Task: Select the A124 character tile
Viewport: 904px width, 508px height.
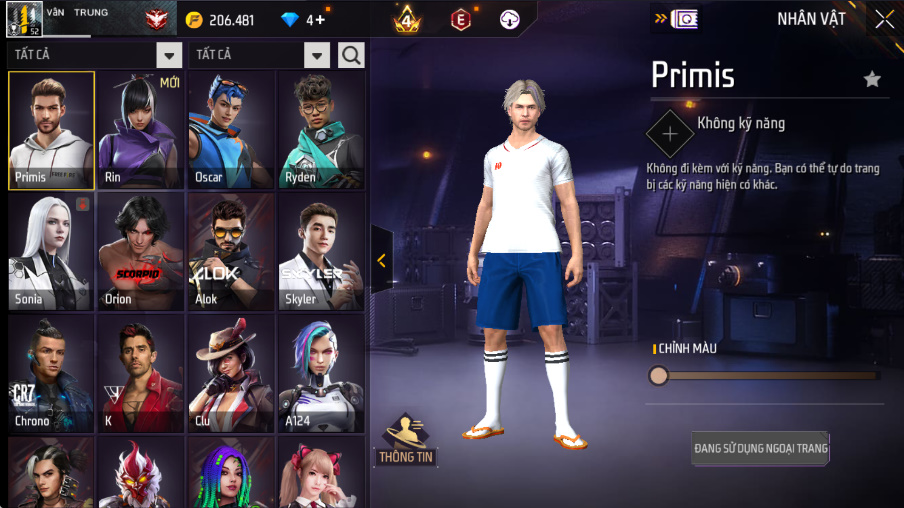Action: (x=321, y=374)
